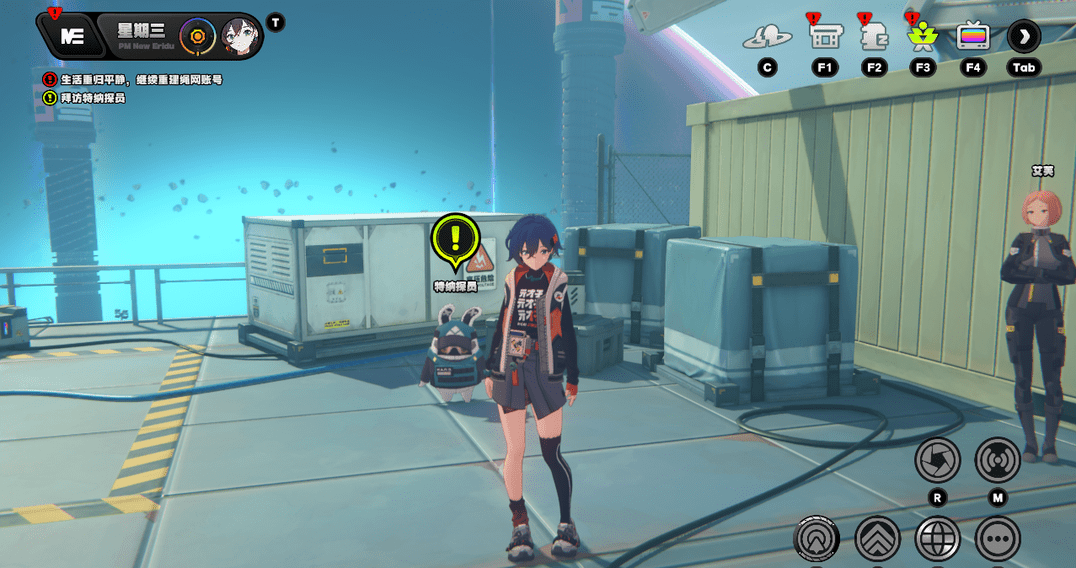Image resolution: width=1076 pixels, height=568 pixels.
Task: Open the green figure icon menu
Action: [x=922, y=38]
